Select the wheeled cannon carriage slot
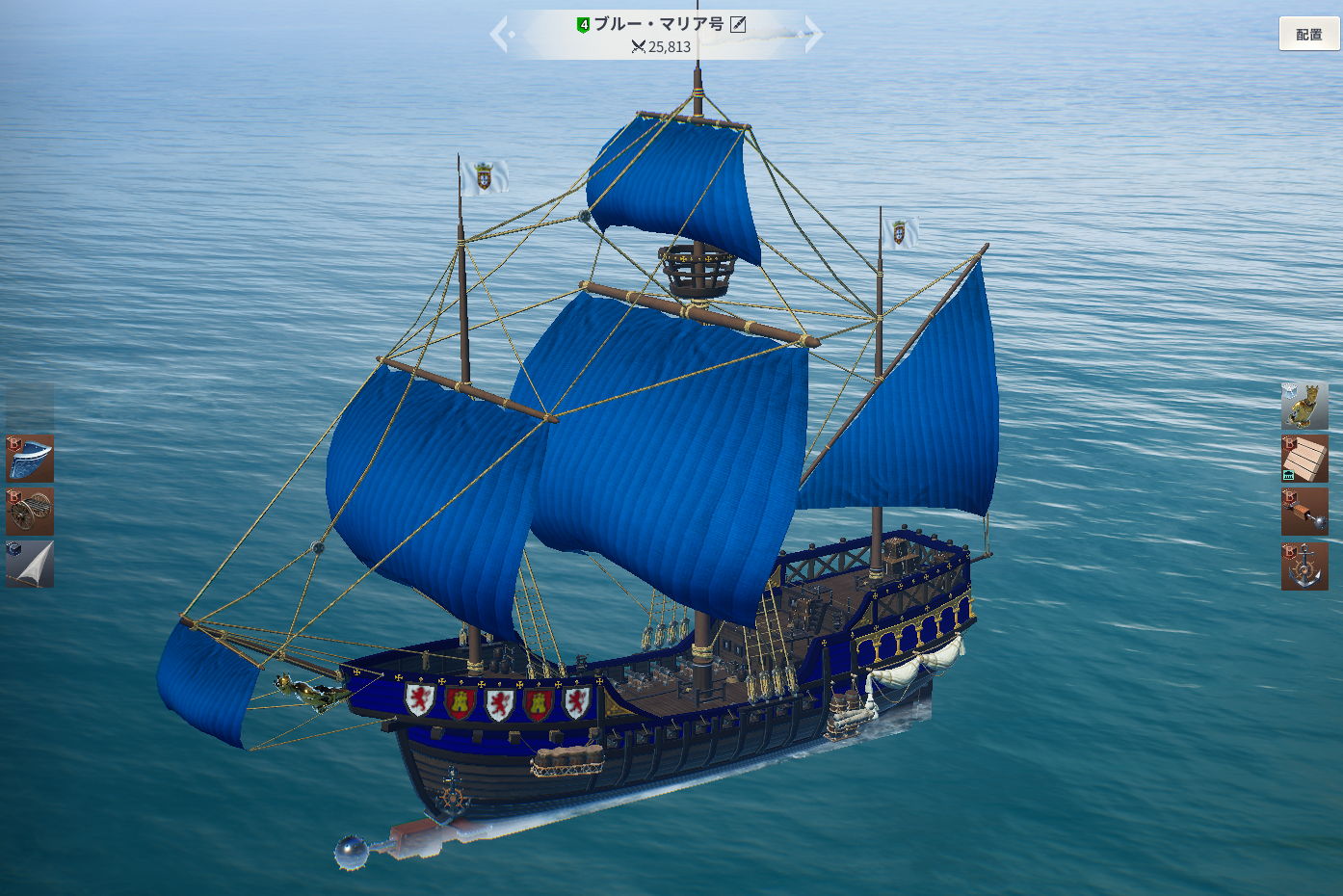This screenshot has width=1343, height=896. [30, 511]
